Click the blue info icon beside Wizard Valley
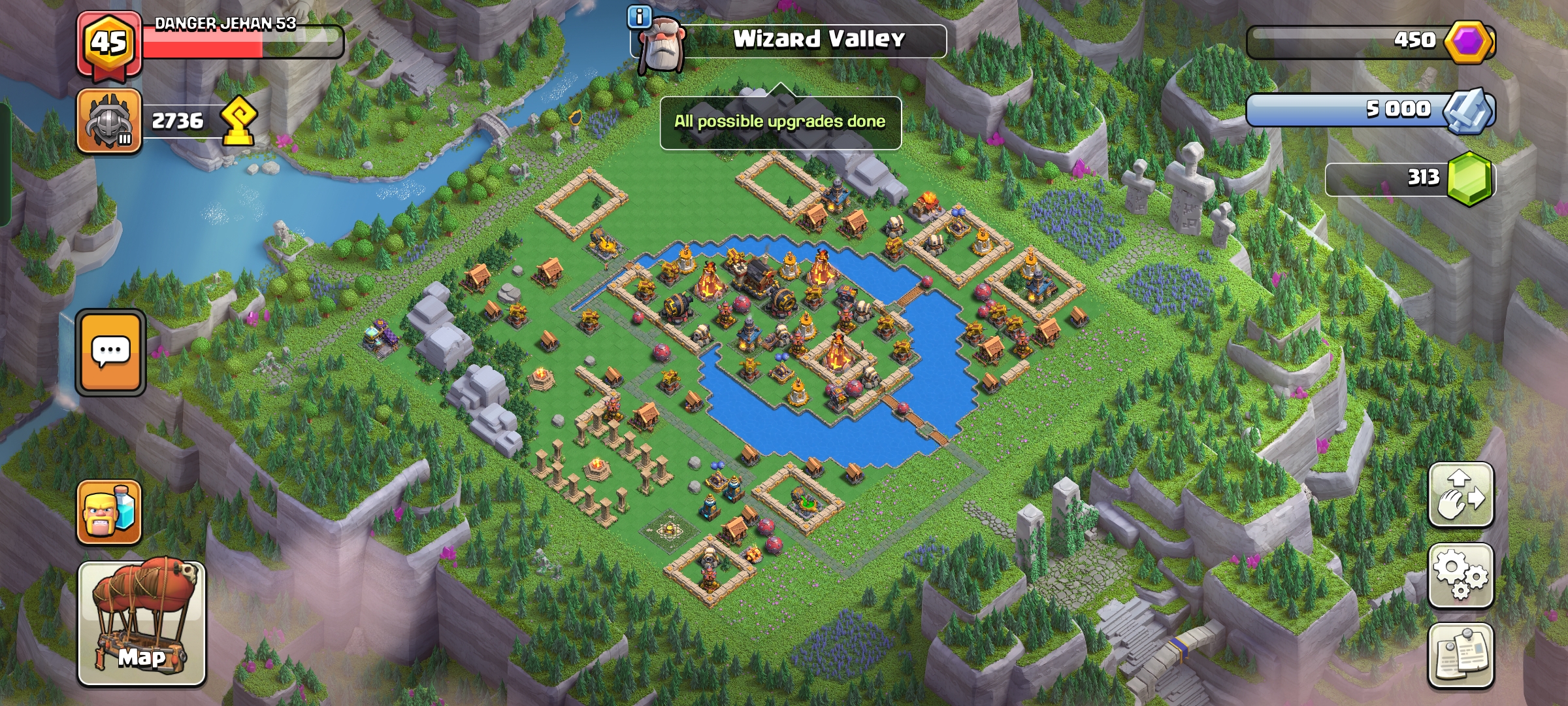Viewport: 1568px width, 706px height. point(638,17)
